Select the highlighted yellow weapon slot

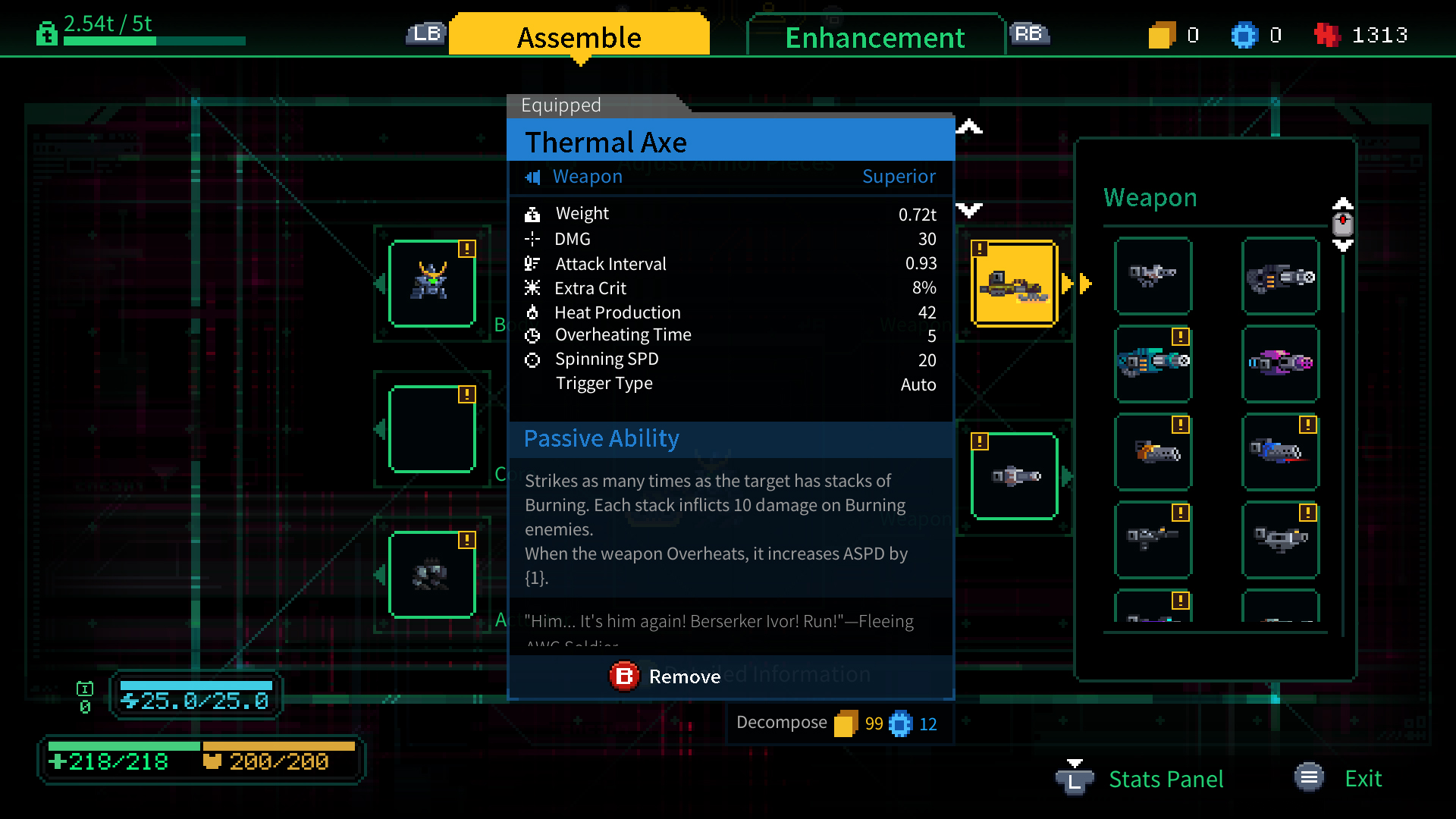(x=1014, y=284)
